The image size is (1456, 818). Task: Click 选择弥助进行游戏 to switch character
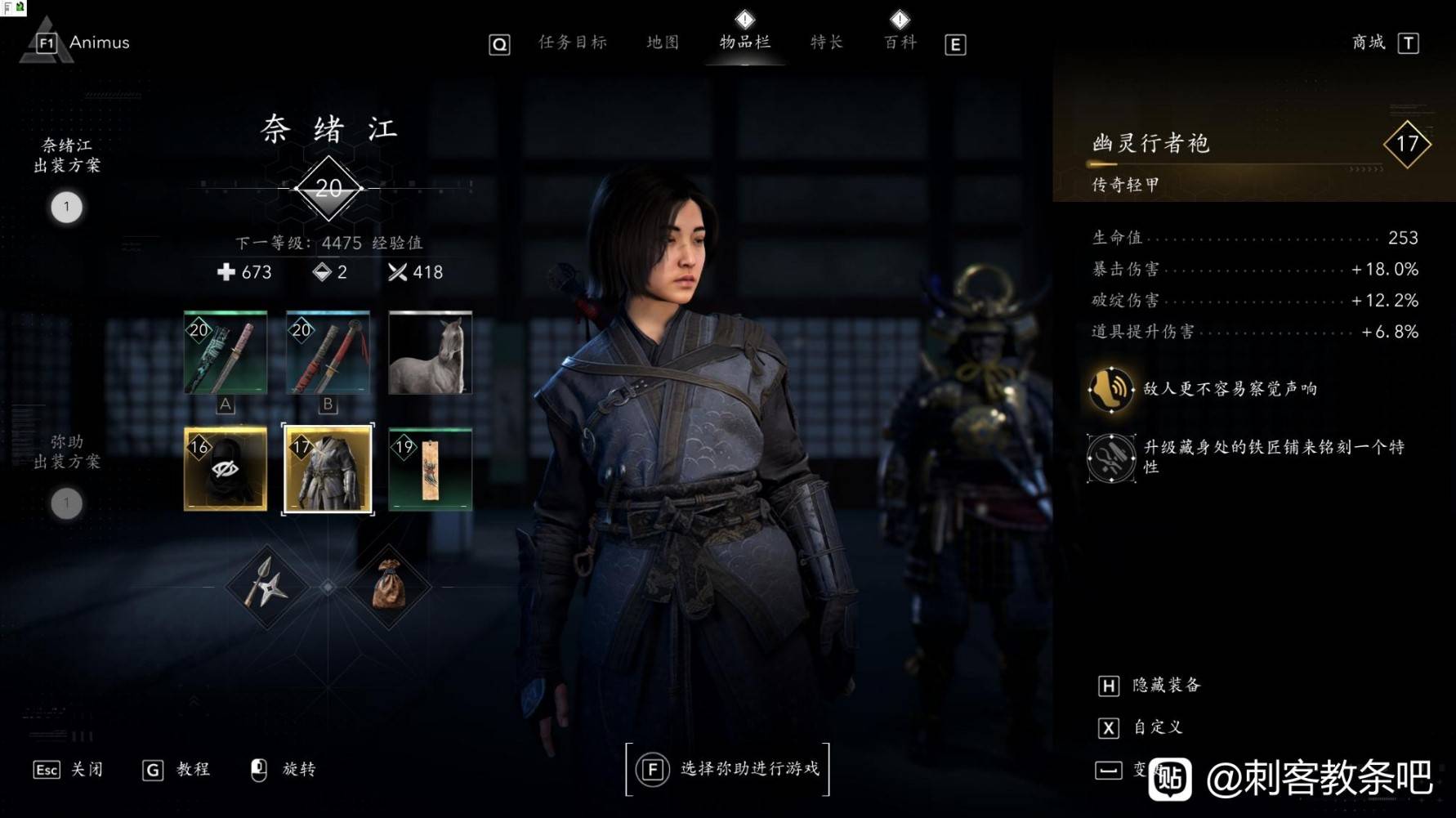point(727,769)
